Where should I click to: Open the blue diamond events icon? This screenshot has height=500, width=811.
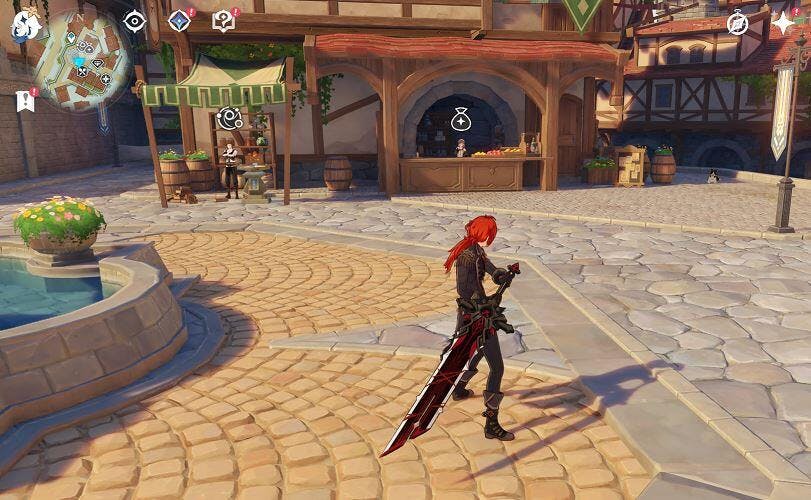tap(179, 20)
